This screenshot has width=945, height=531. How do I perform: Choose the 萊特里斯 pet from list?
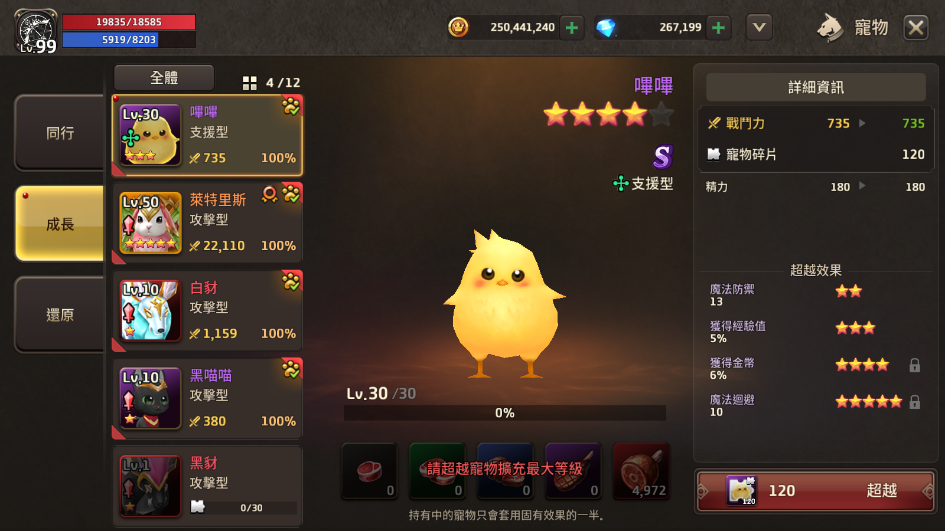pyautogui.click(x=208, y=223)
